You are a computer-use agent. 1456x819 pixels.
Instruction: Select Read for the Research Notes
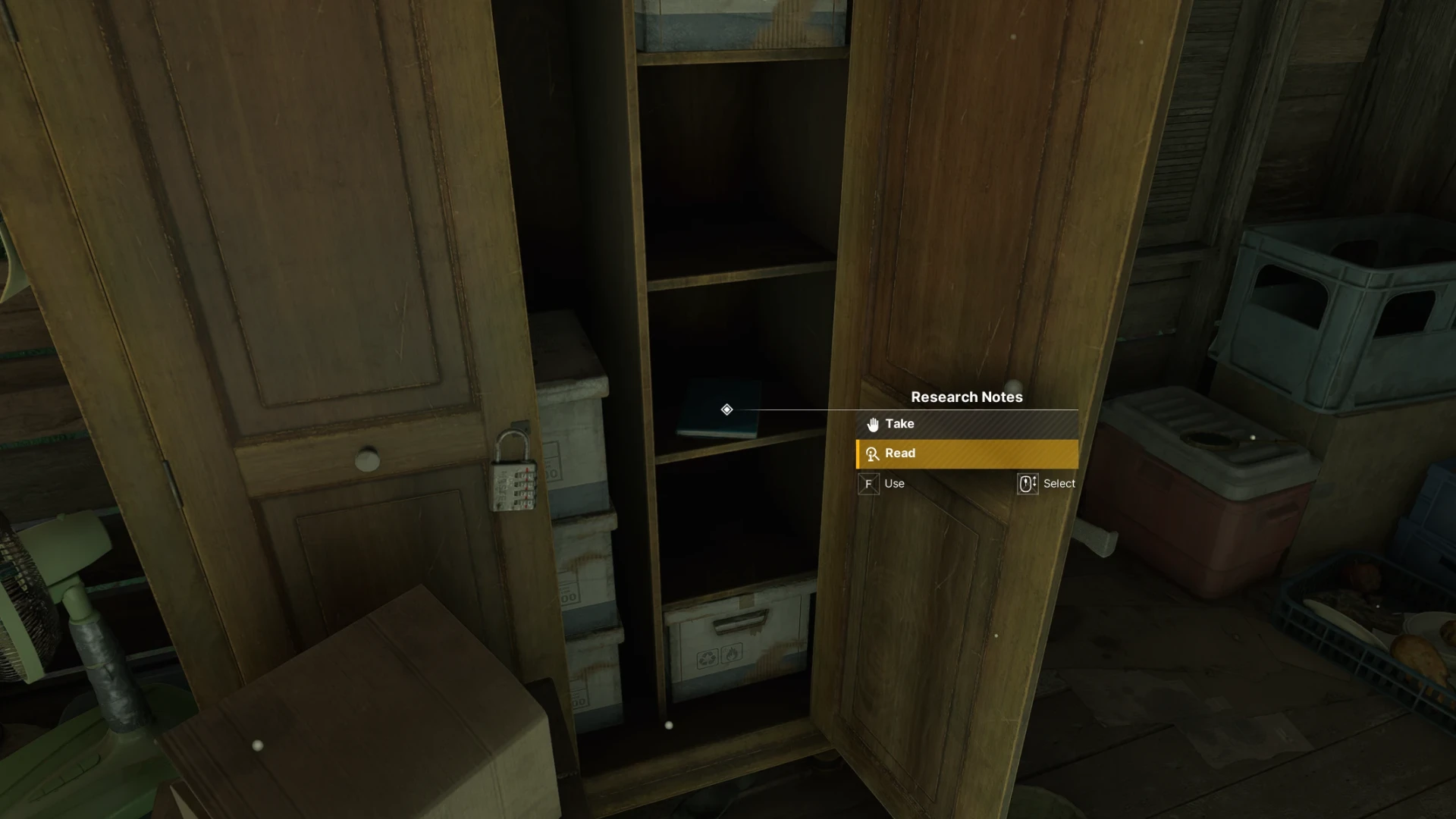(966, 453)
